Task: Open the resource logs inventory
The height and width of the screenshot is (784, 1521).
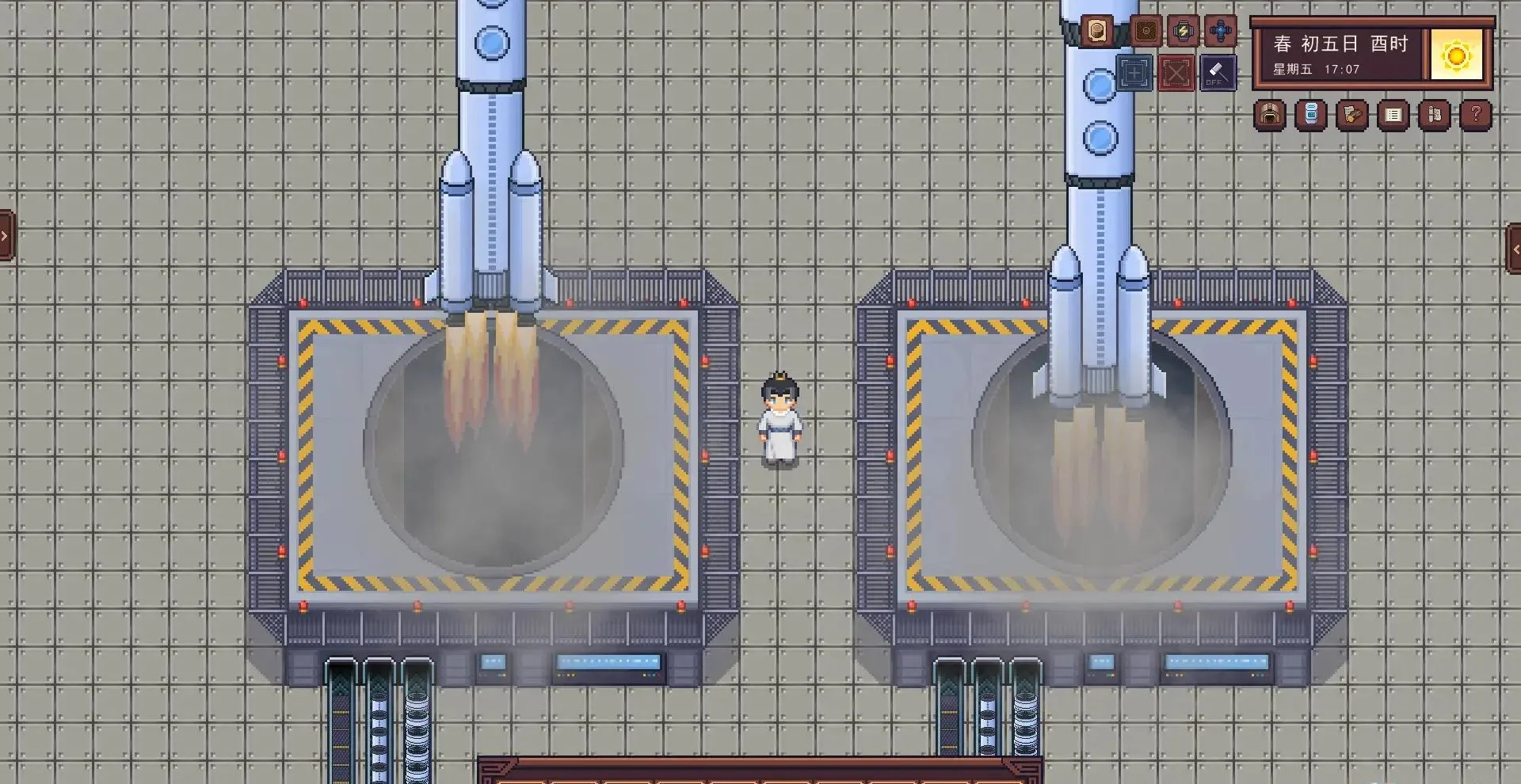Action: click(x=1351, y=116)
